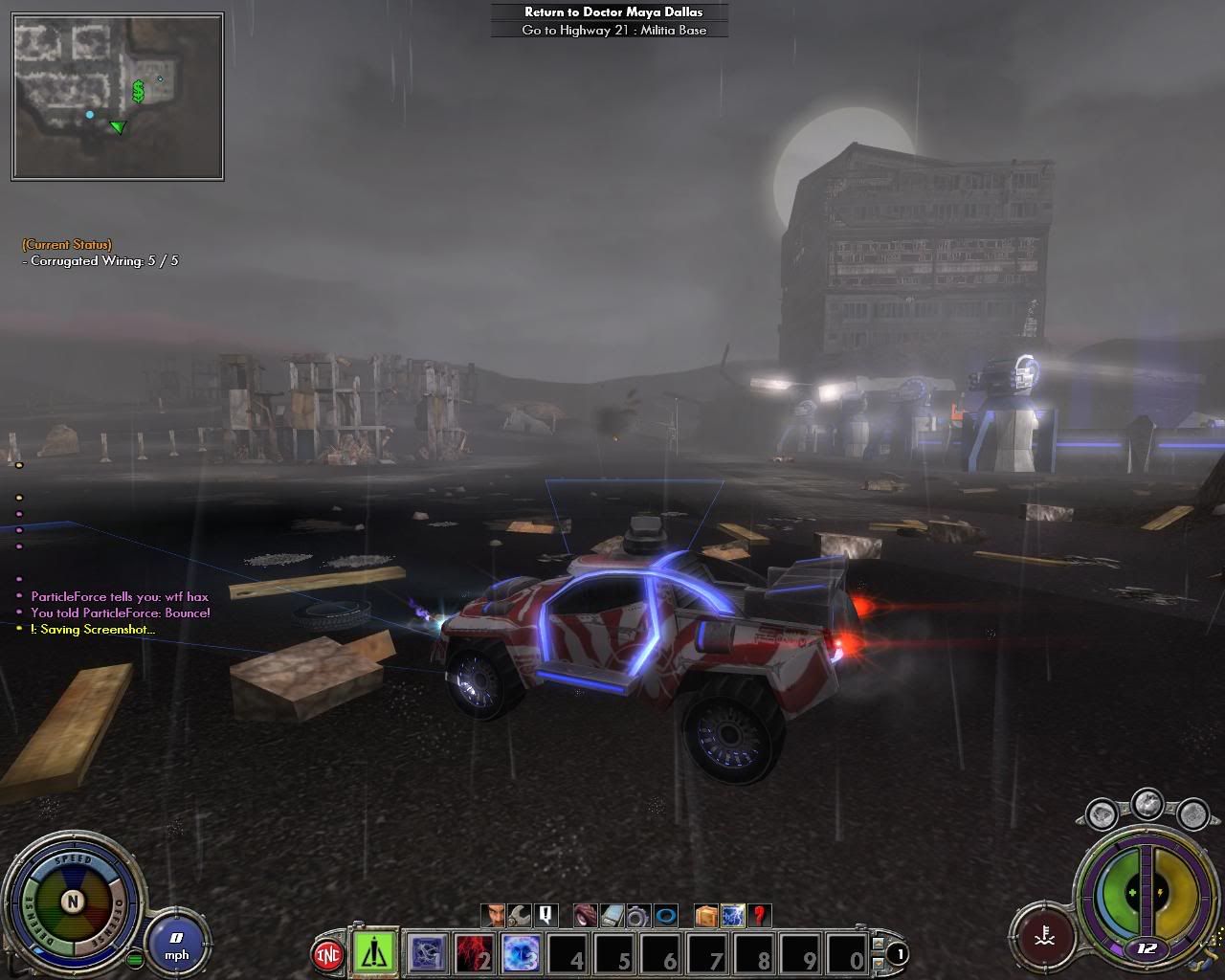Click the red INC button
Image resolution: width=1225 pixels, height=980 pixels.
click(x=328, y=954)
